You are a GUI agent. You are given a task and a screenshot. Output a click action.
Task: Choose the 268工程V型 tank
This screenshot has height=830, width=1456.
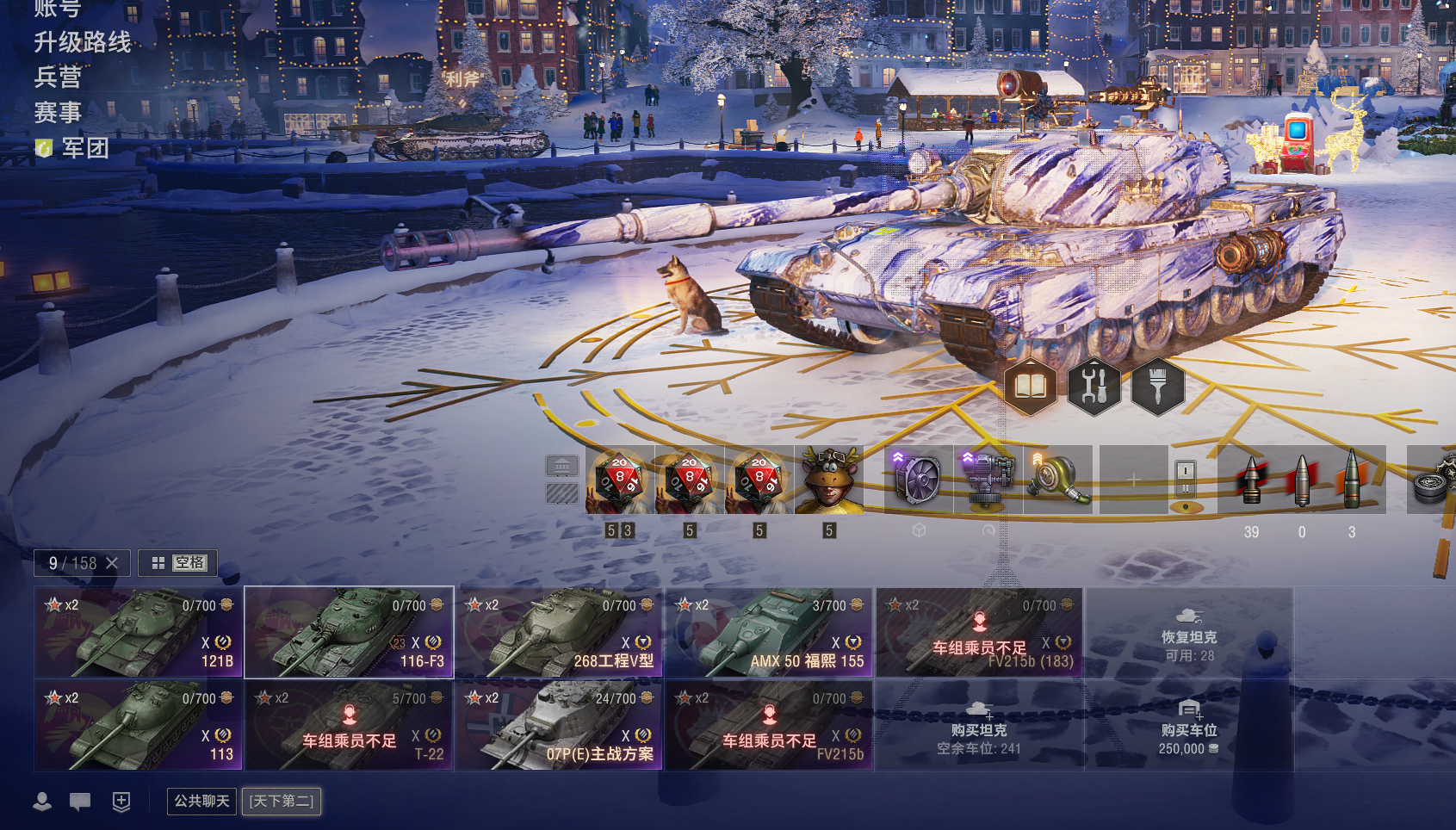(559, 633)
